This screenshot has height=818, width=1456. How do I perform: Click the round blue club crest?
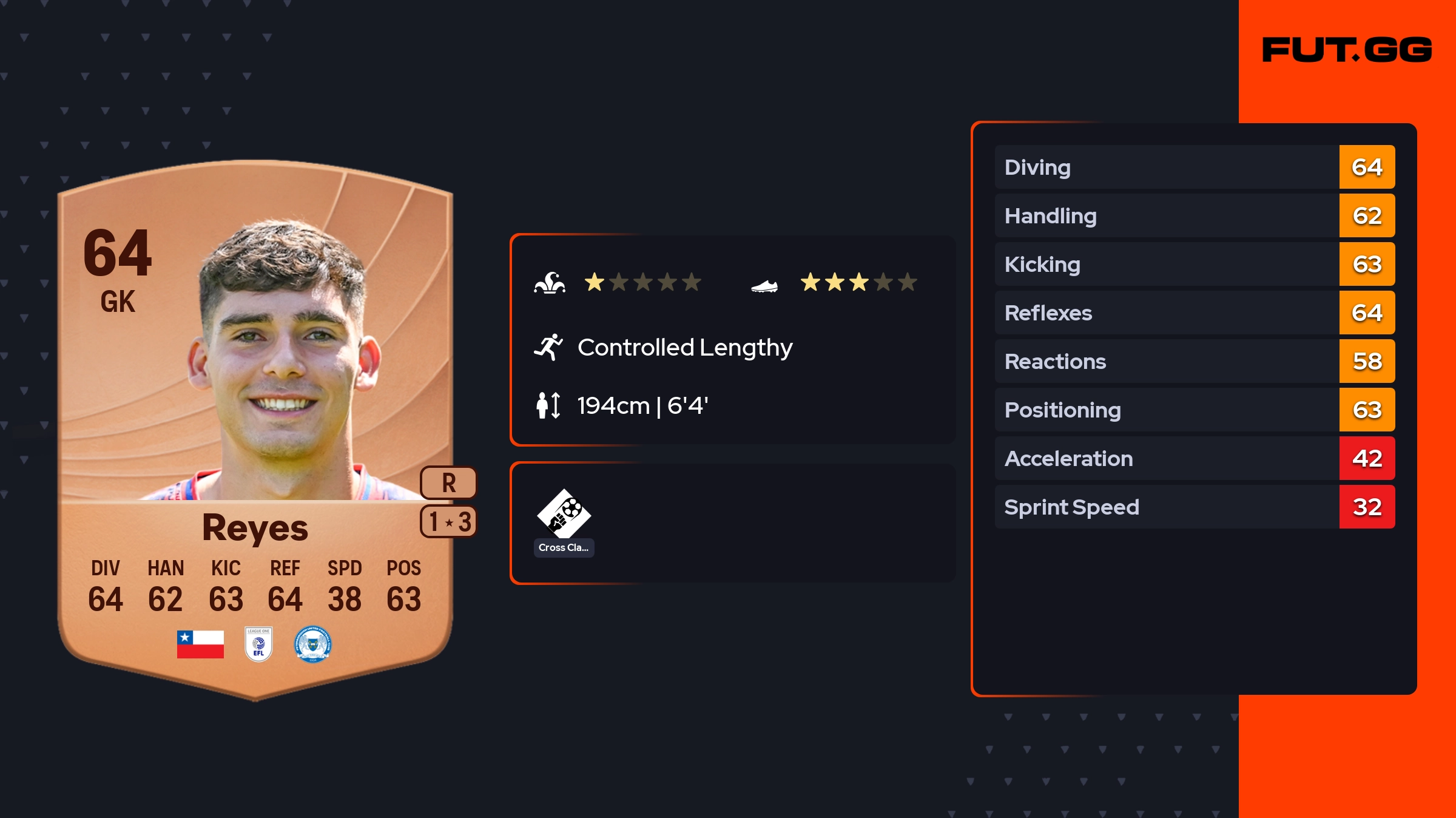click(x=312, y=644)
